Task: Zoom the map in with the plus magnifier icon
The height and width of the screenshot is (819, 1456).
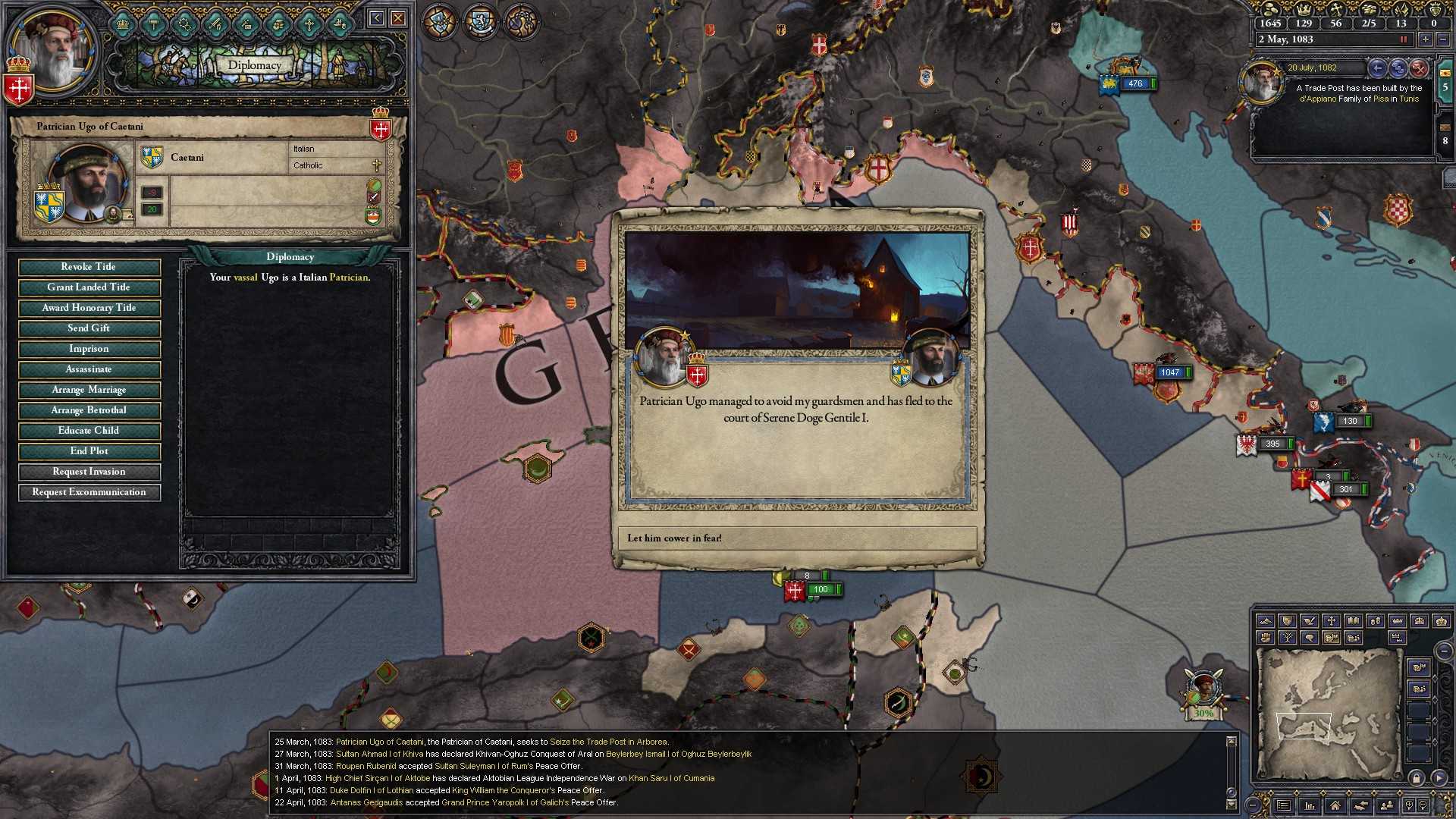Action: pos(1409,805)
